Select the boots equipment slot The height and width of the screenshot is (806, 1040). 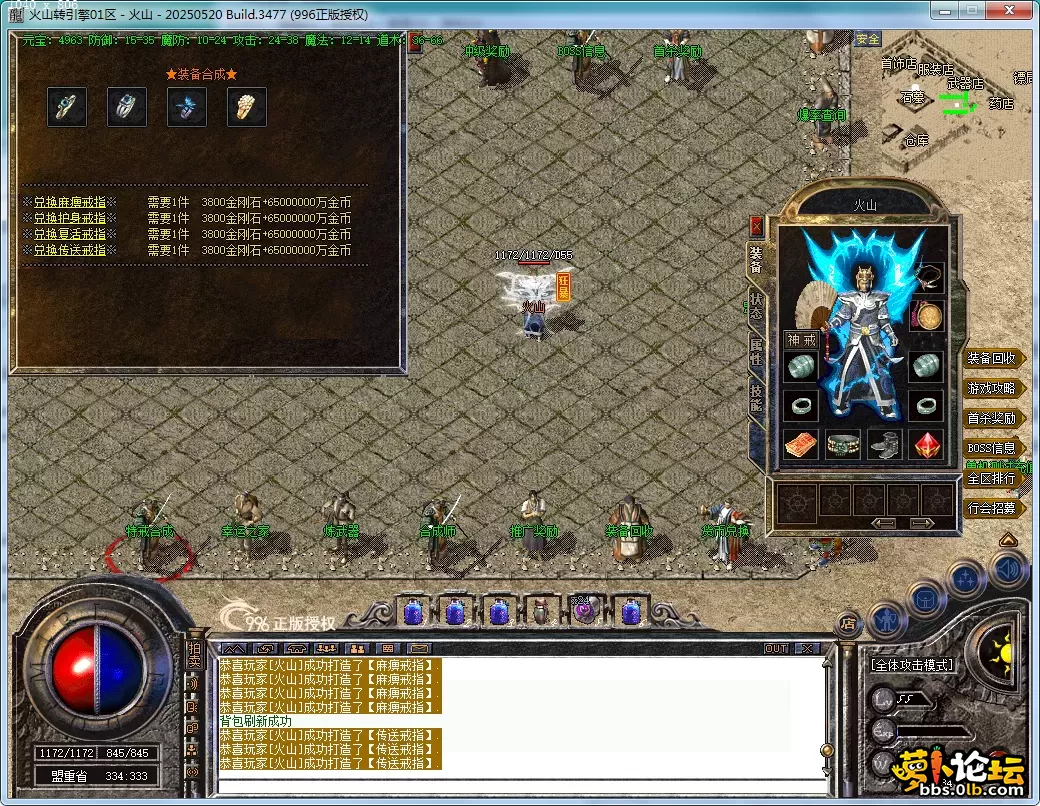click(x=885, y=445)
